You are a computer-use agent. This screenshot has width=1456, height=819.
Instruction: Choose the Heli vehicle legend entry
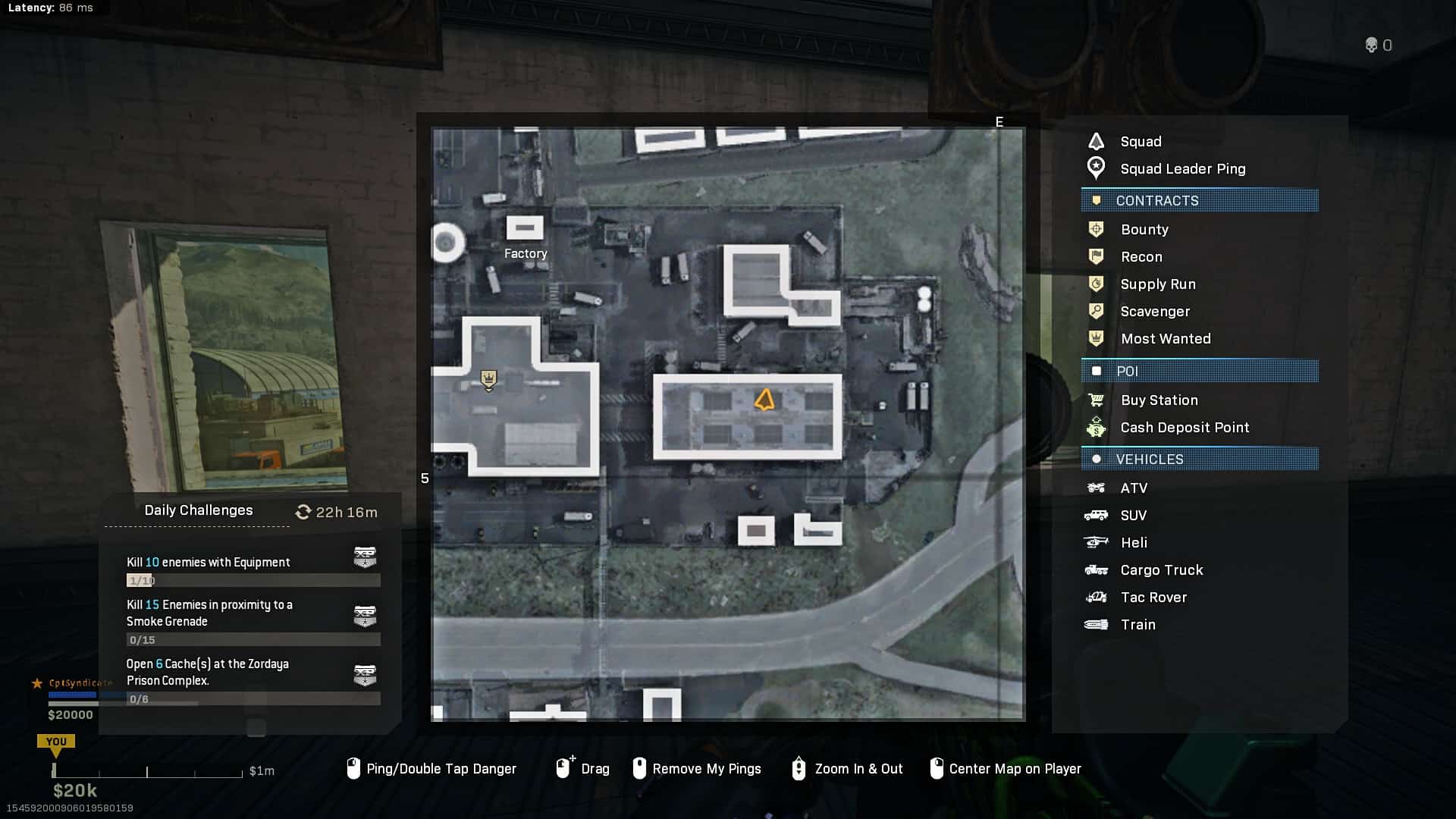(x=1134, y=543)
